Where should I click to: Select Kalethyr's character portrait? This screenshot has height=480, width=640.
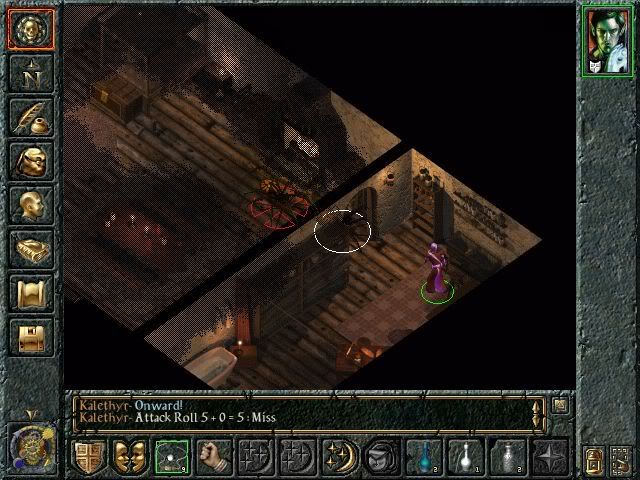(x=607, y=45)
